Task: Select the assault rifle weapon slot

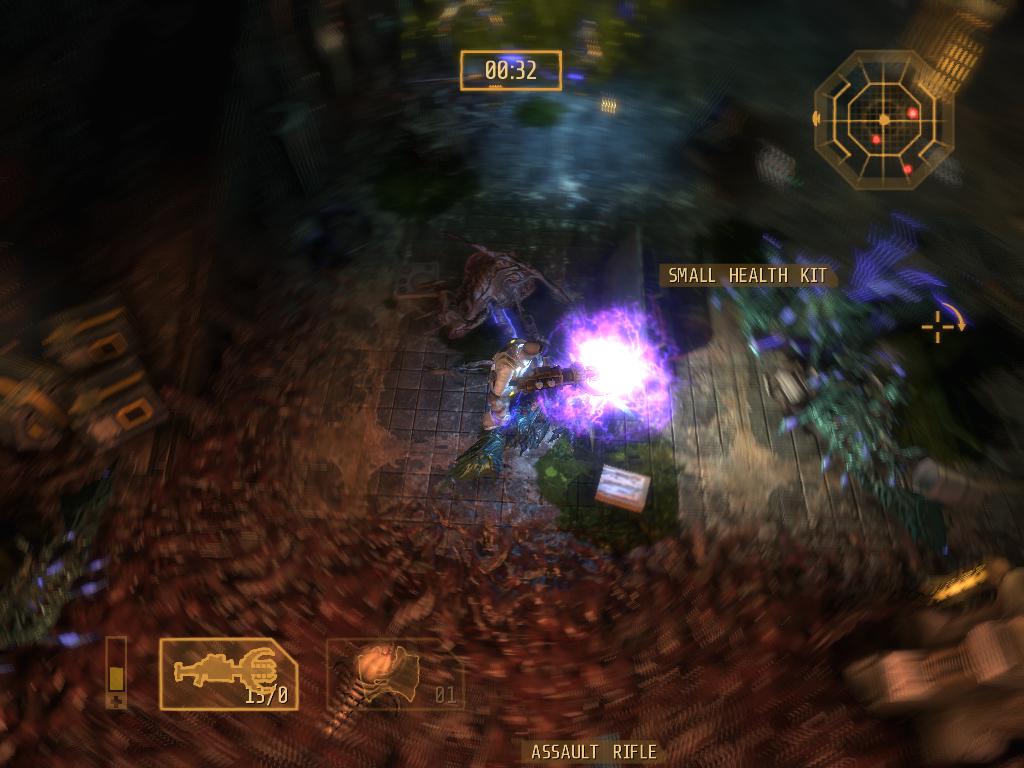Action: click(228, 674)
